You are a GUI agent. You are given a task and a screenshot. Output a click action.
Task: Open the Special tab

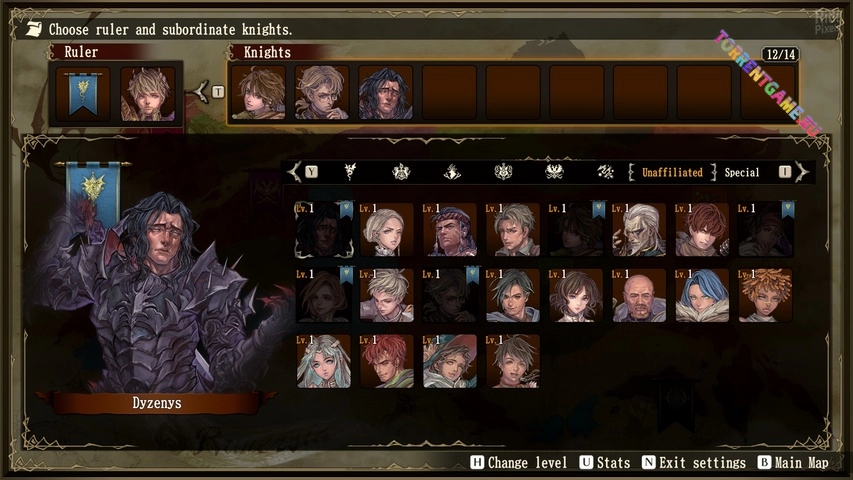742,172
